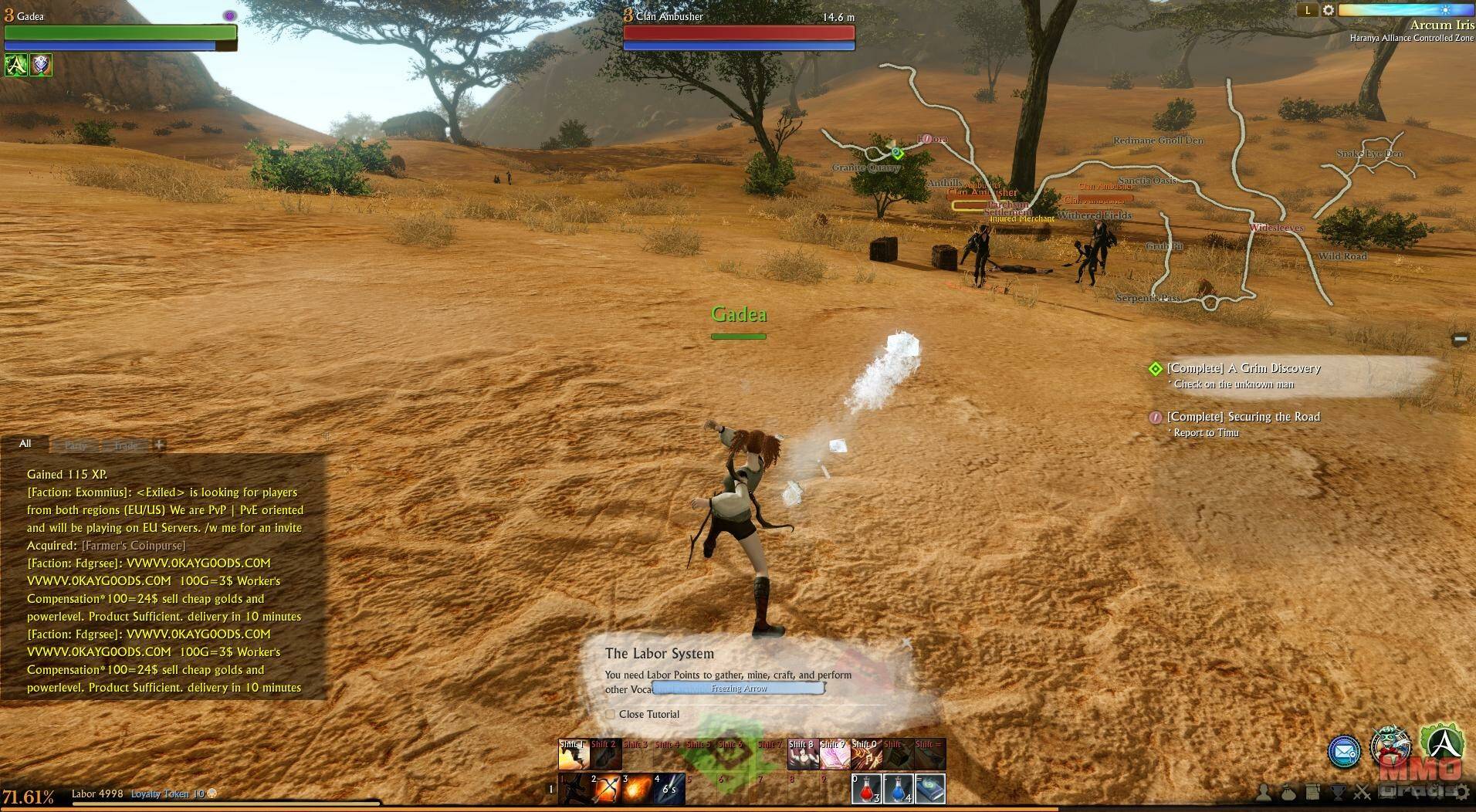Cast the fireball skill in slot 3
Viewport: 1476px width, 812px height.
pyautogui.click(x=638, y=789)
